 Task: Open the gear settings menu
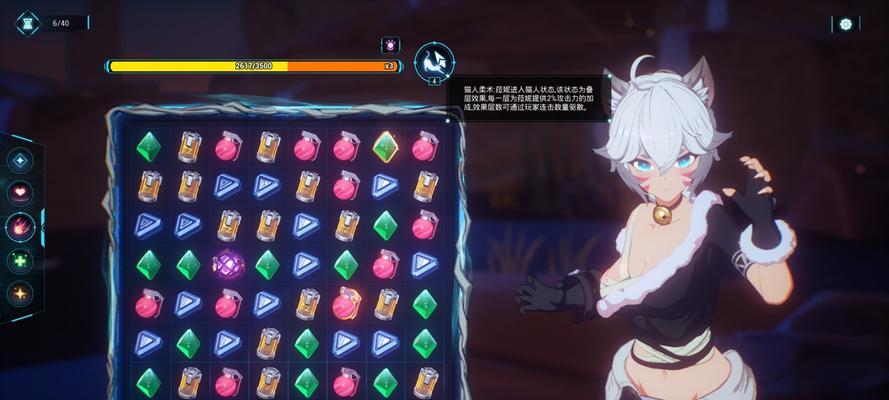click(x=846, y=24)
